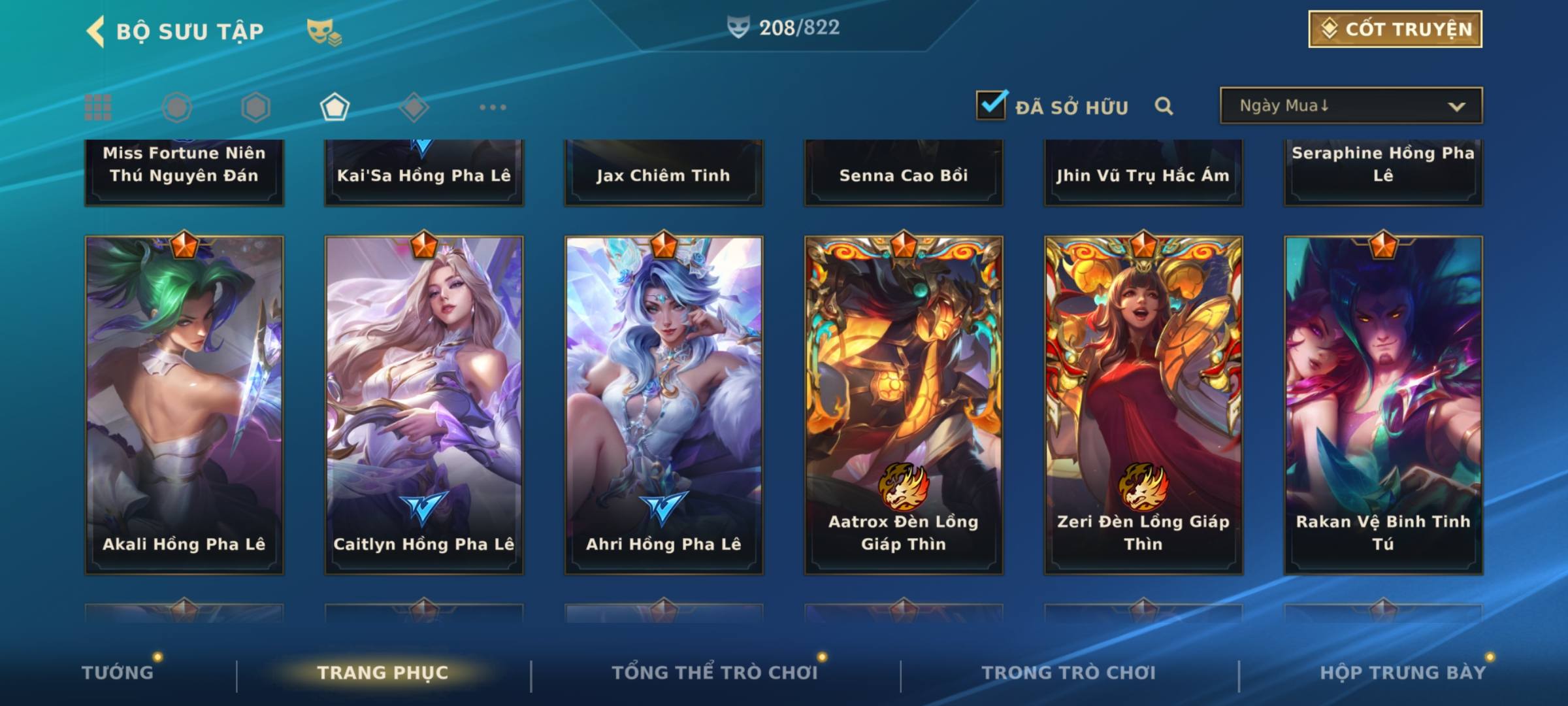Select the grid all-skins filter icon
1568x706 pixels.
[x=98, y=107]
